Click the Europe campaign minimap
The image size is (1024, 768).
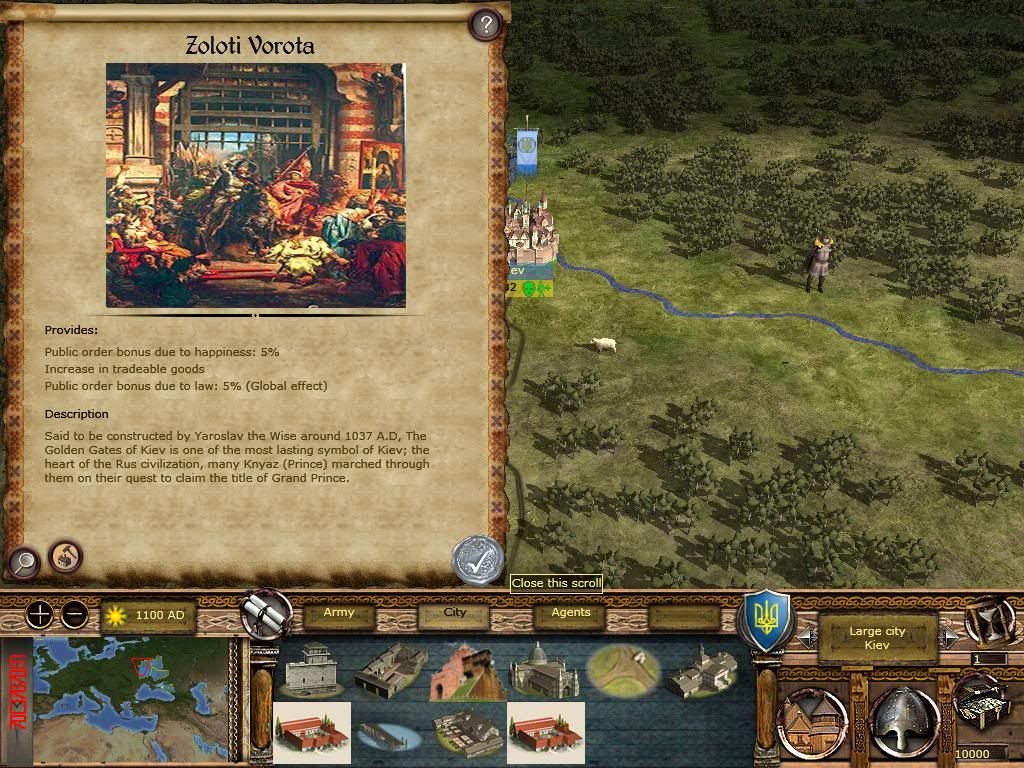click(x=135, y=701)
